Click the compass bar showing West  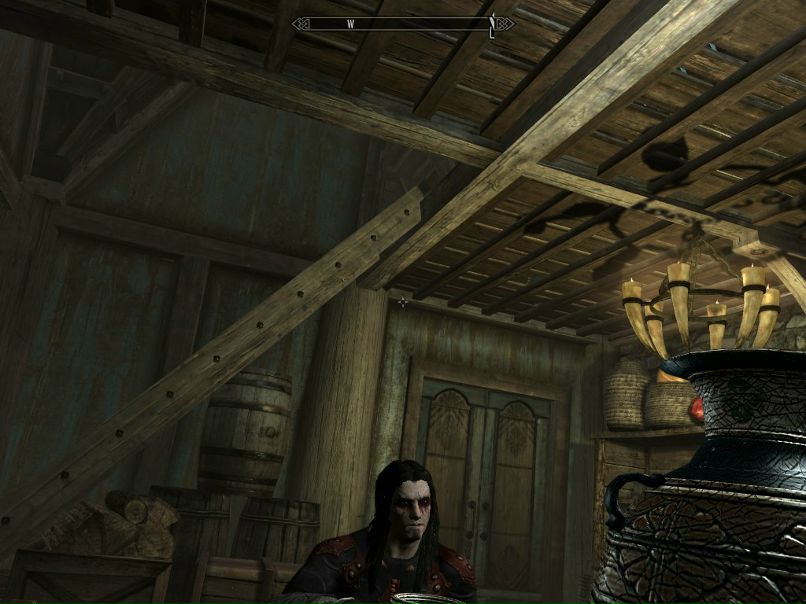[403, 23]
